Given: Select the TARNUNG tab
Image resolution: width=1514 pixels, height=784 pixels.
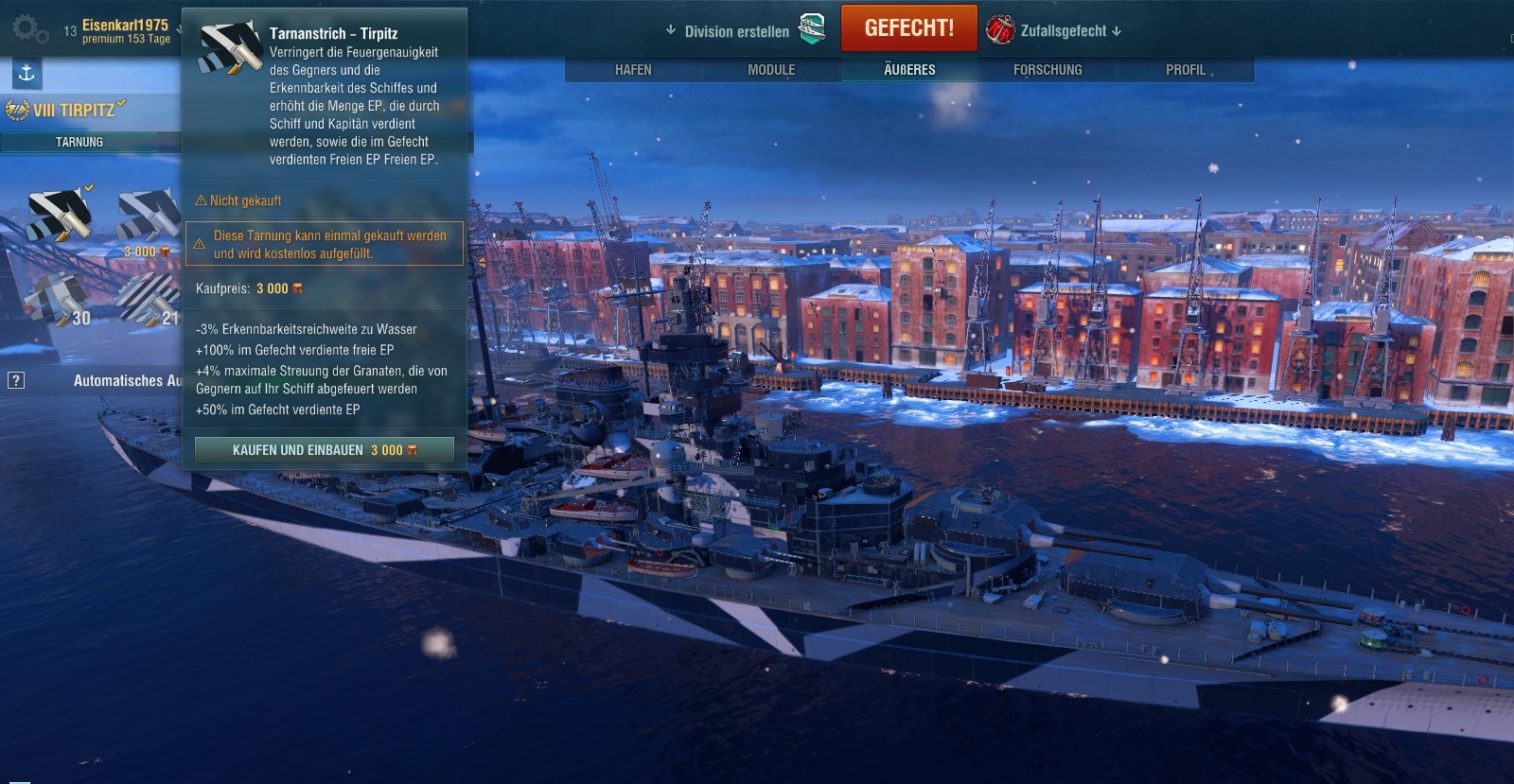Looking at the screenshot, I should tap(79, 142).
